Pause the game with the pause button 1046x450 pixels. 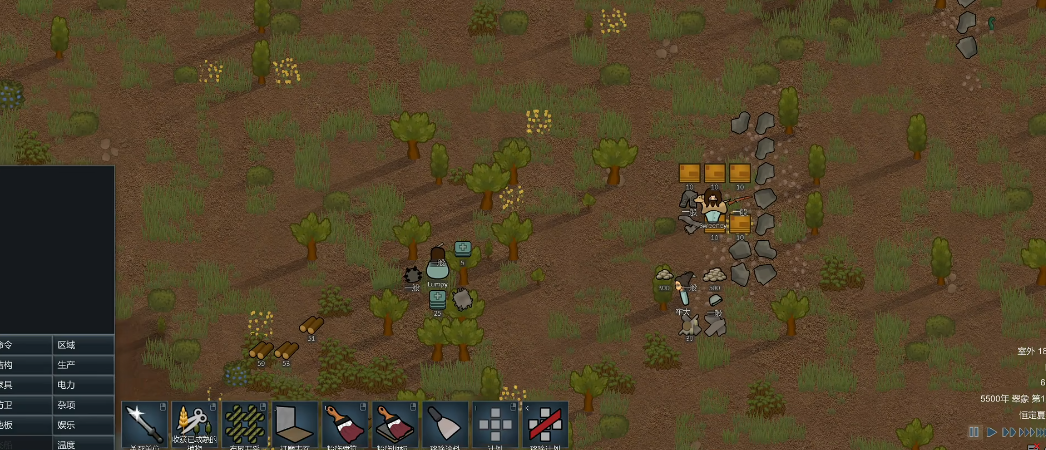[x=973, y=432]
